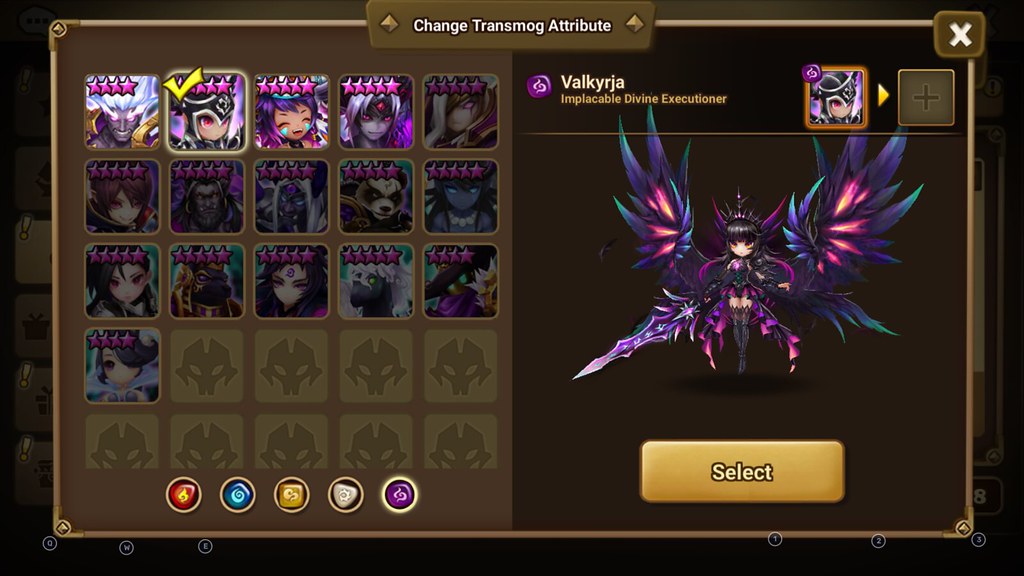Filter by the purple dark attribute
1024x576 pixels.
point(400,494)
